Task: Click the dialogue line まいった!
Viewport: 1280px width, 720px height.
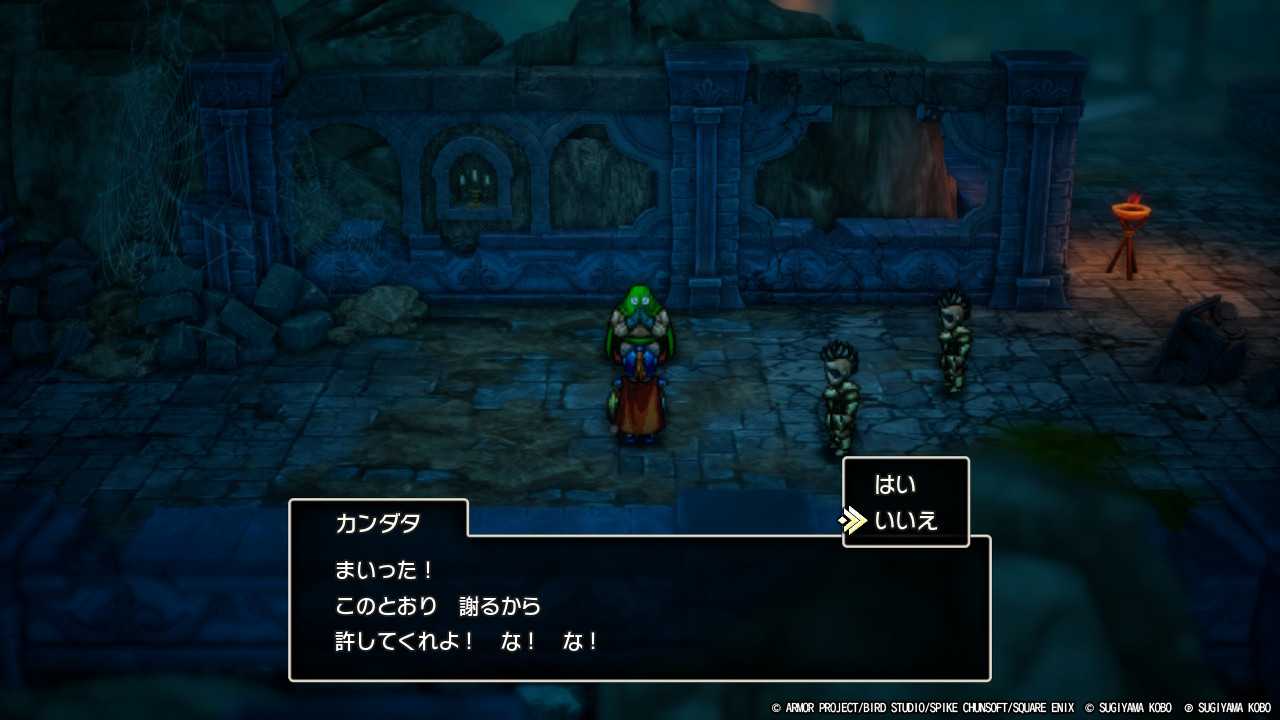Action: pos(383,570)
